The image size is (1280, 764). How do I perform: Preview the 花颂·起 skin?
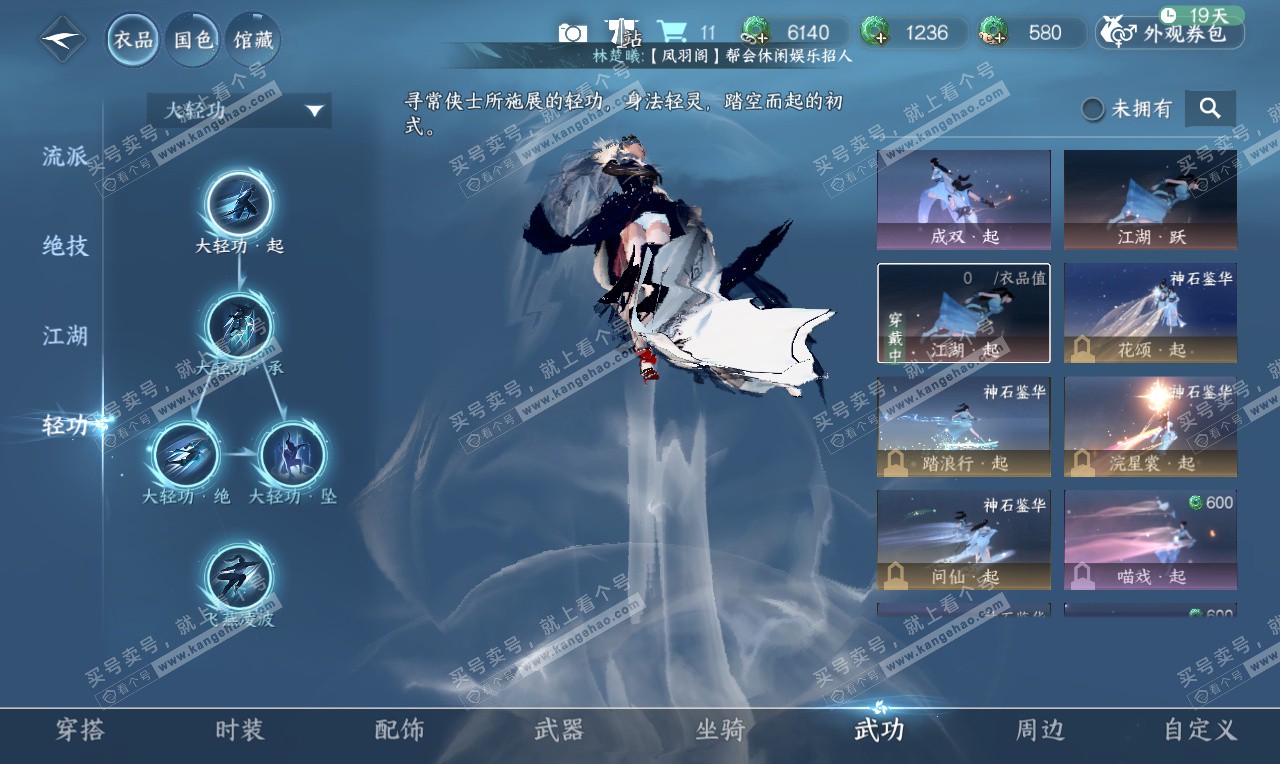tap(1150, 312)
